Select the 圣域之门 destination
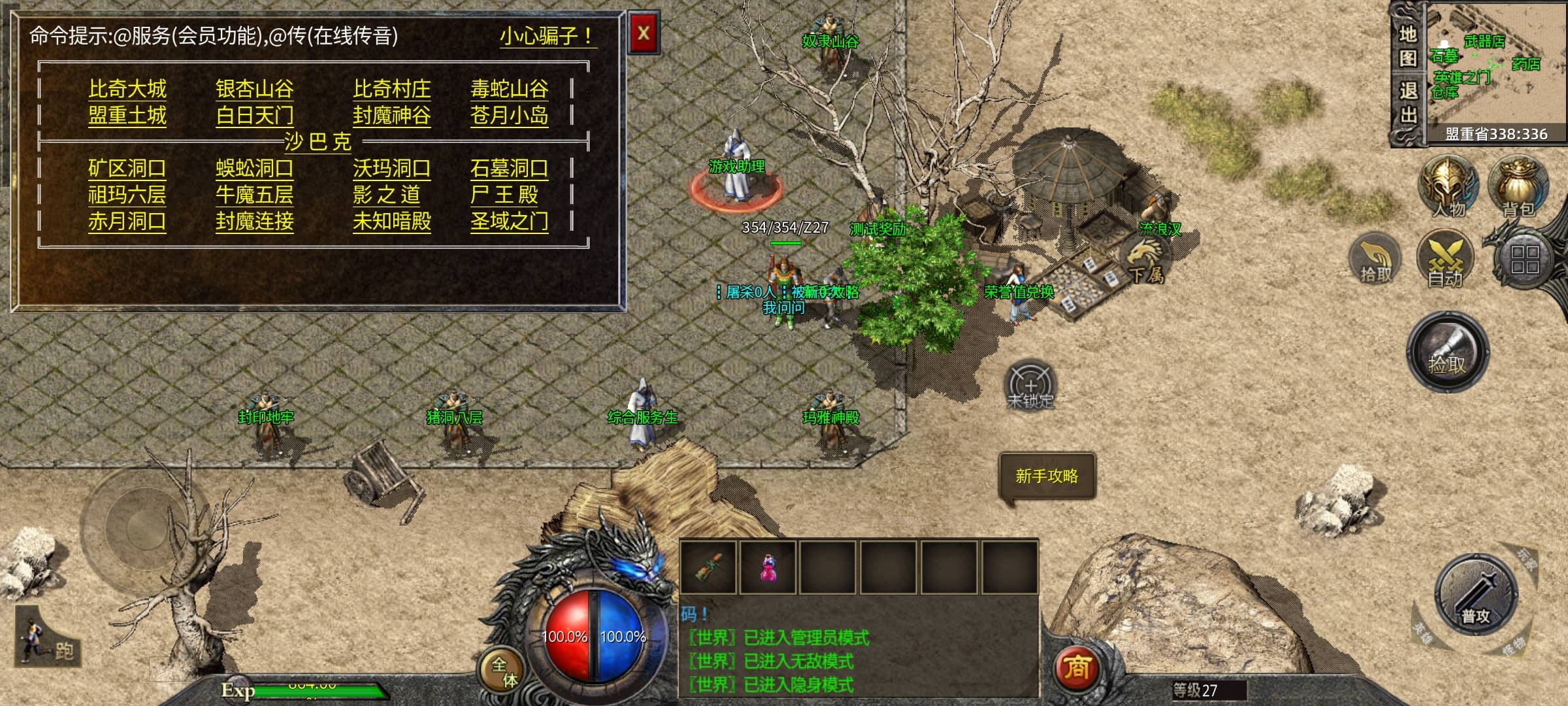Image resolution: width=1568 pixels, height=706 pixels. click(x=509, y=222)
